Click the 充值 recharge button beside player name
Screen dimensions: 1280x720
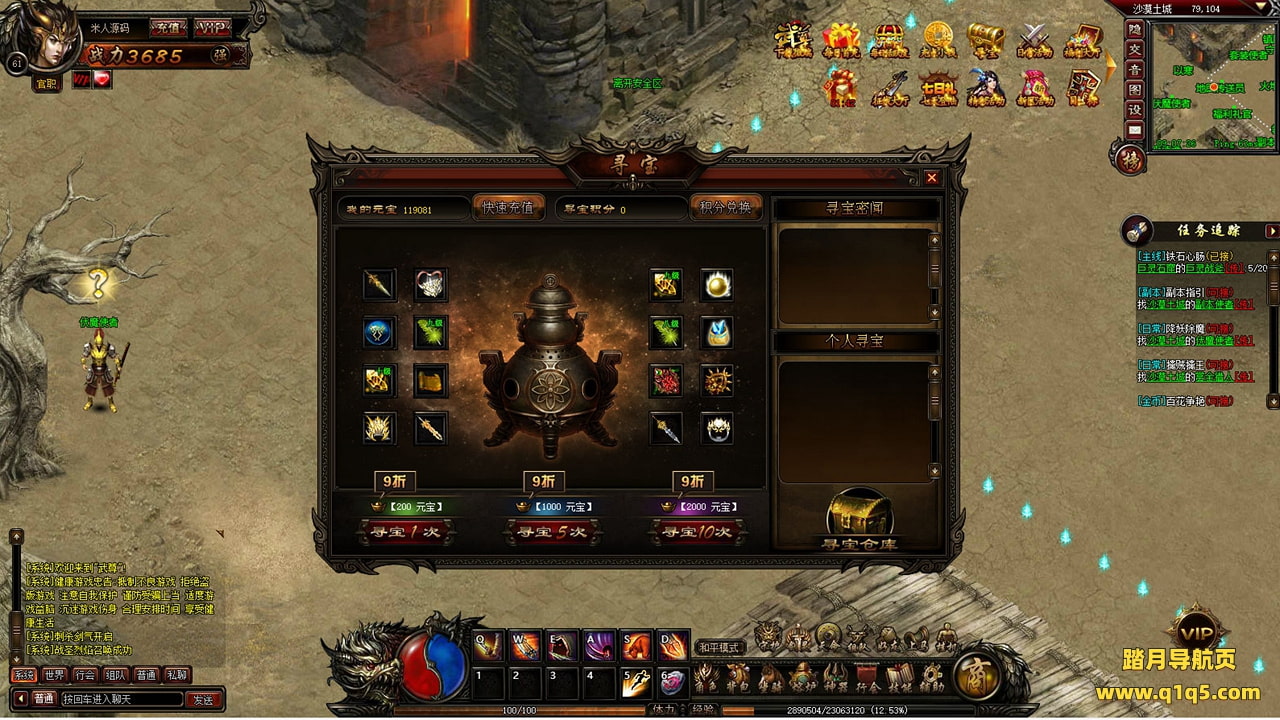pos(167,28)
